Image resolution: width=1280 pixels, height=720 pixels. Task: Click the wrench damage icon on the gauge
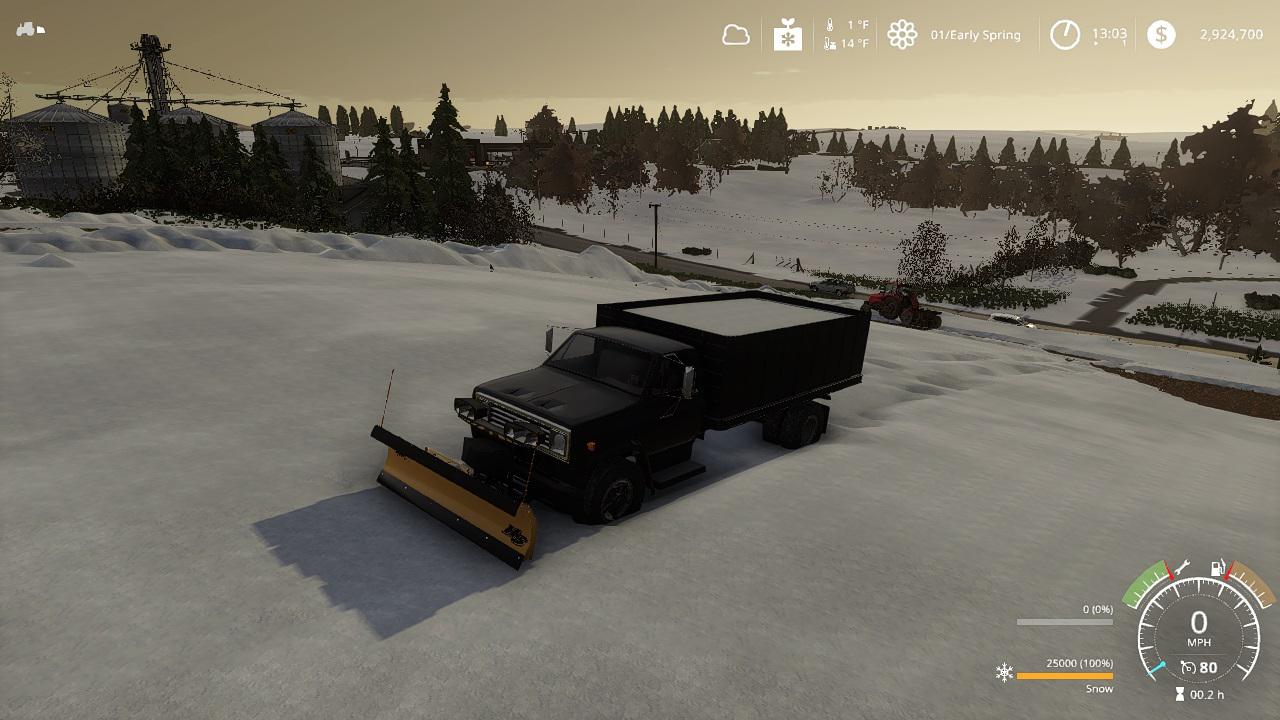point(1181,567)
